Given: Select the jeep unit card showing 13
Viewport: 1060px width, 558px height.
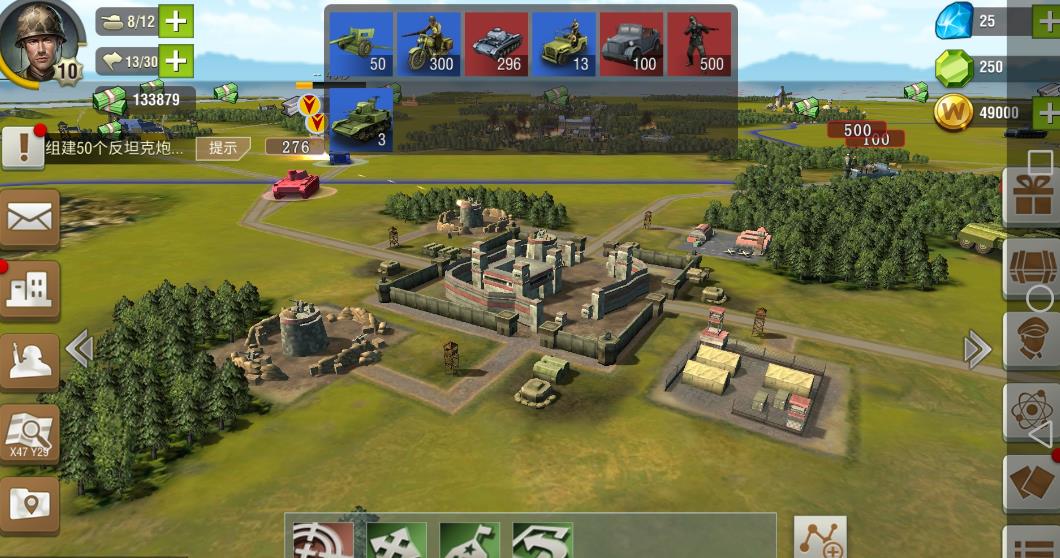Looking at the screenshot, I should coord(563,44).
